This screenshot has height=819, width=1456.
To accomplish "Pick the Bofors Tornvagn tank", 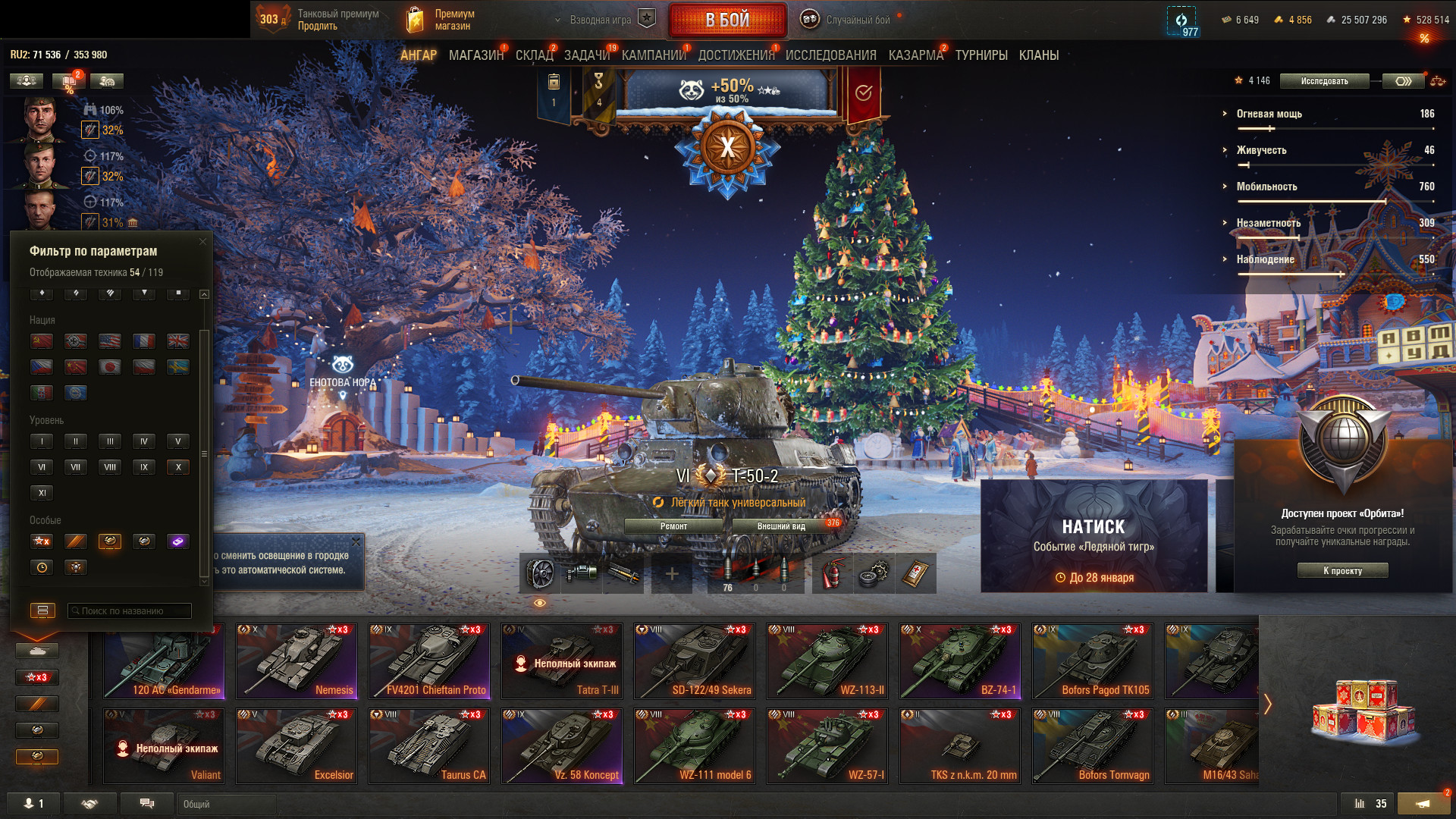I will 1093,745.
